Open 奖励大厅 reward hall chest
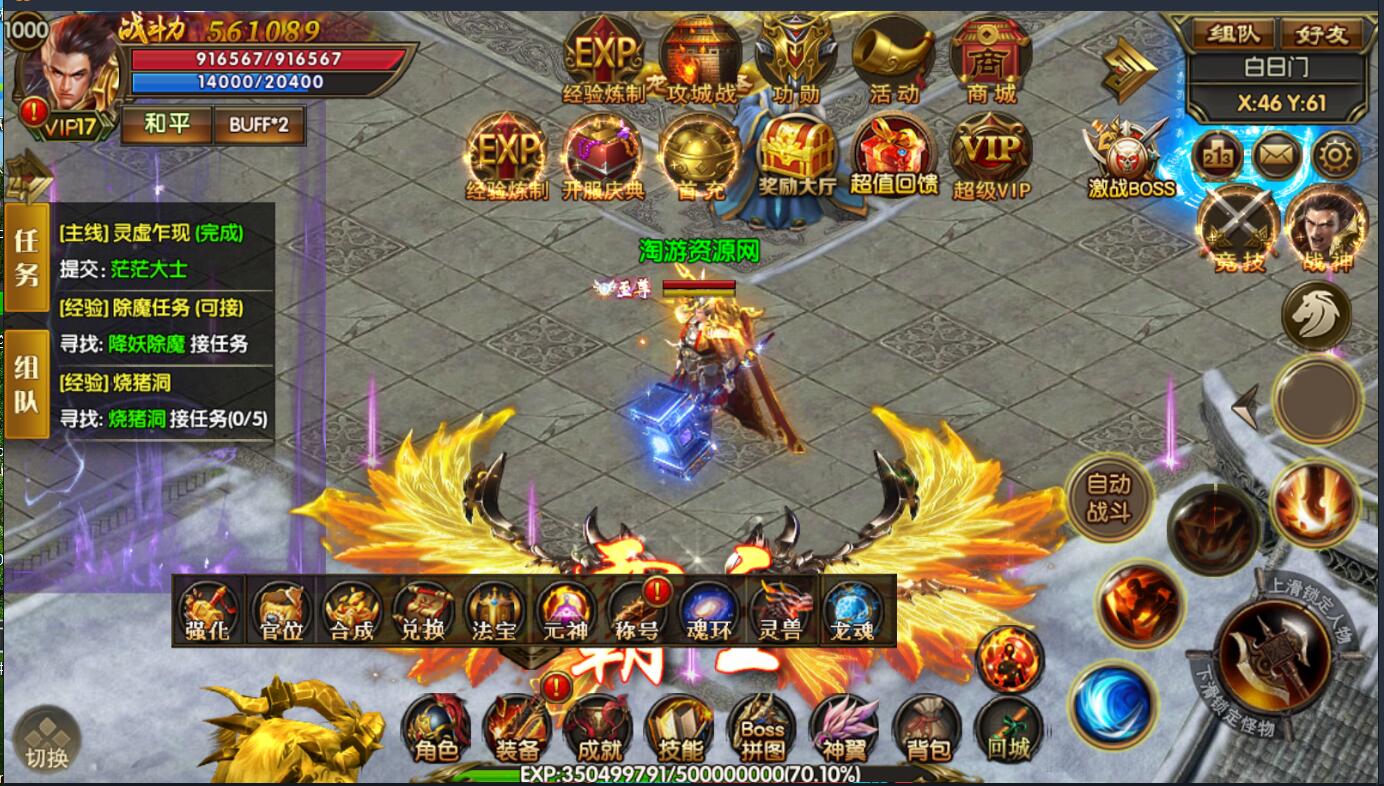1384x786 pixels. (x=796, y=157)
